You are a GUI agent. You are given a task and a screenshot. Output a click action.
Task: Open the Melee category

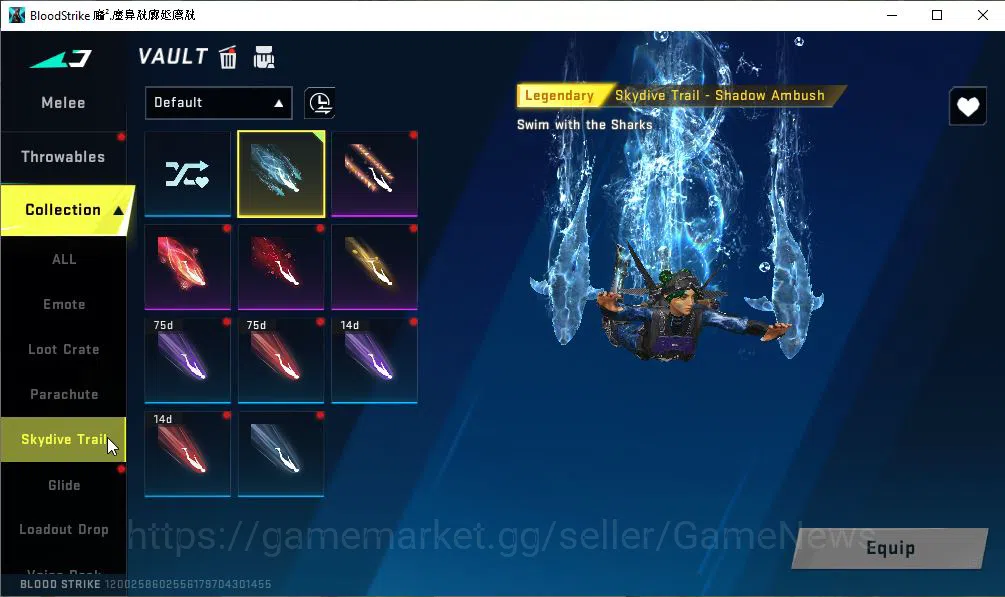click(63, 103)
